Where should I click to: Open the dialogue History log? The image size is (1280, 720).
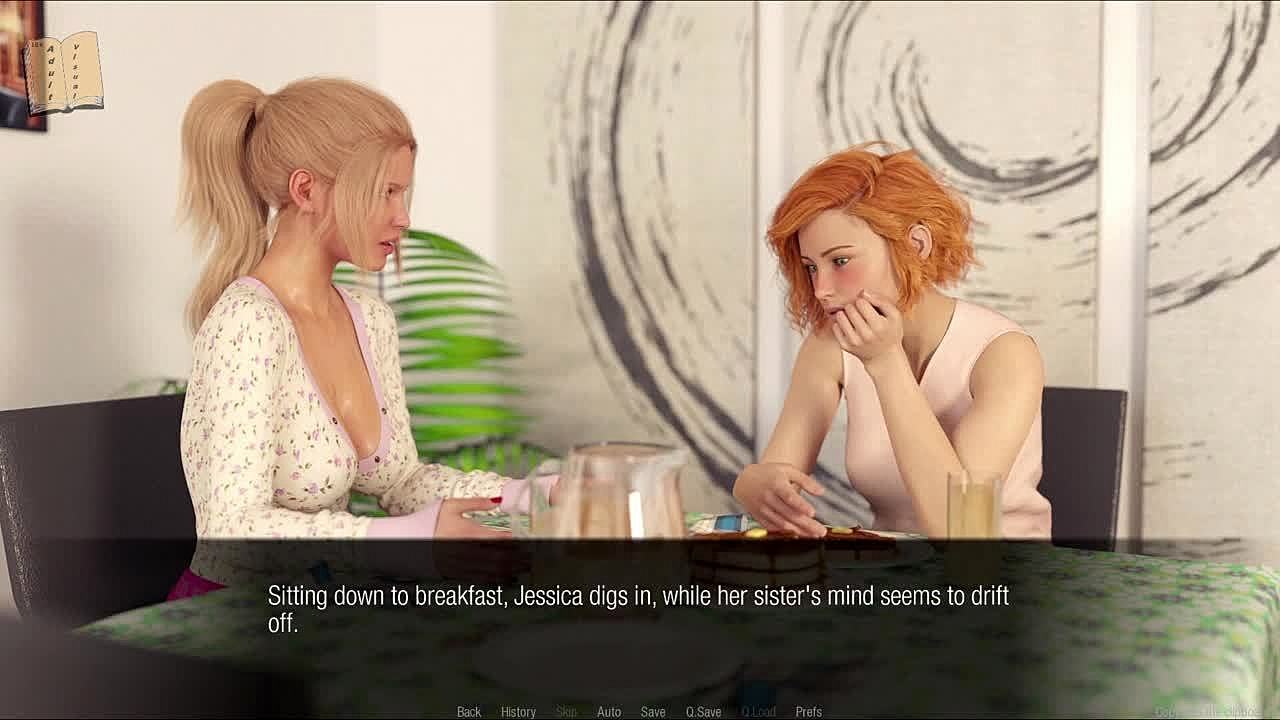click(518, 712)
